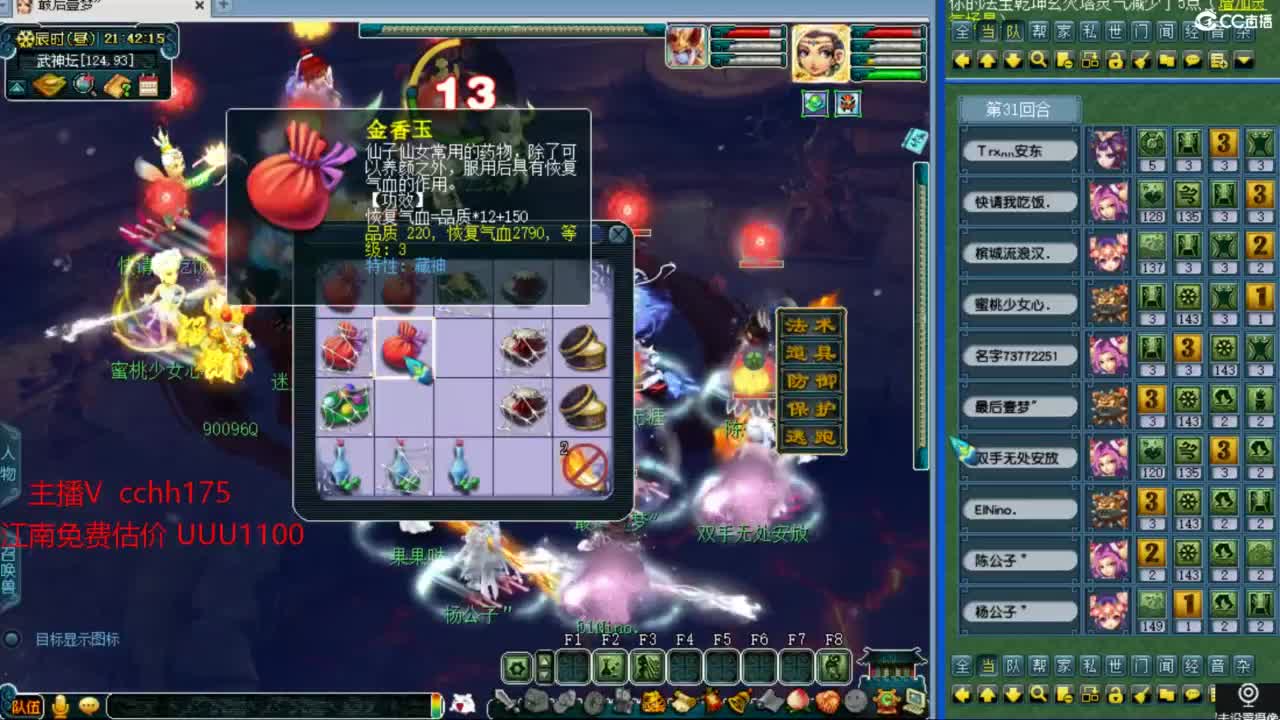Select the F2 skill icon in the hotbar
1280x720 pixels.
click(608, 667)
